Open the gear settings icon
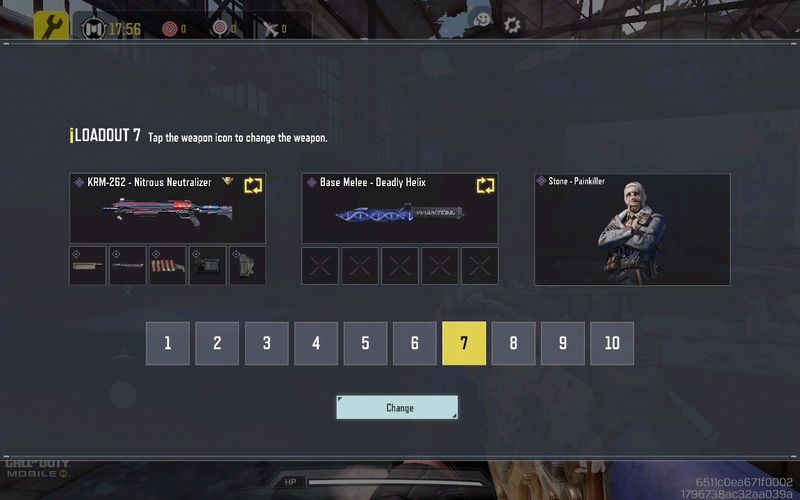 (512, 25)
